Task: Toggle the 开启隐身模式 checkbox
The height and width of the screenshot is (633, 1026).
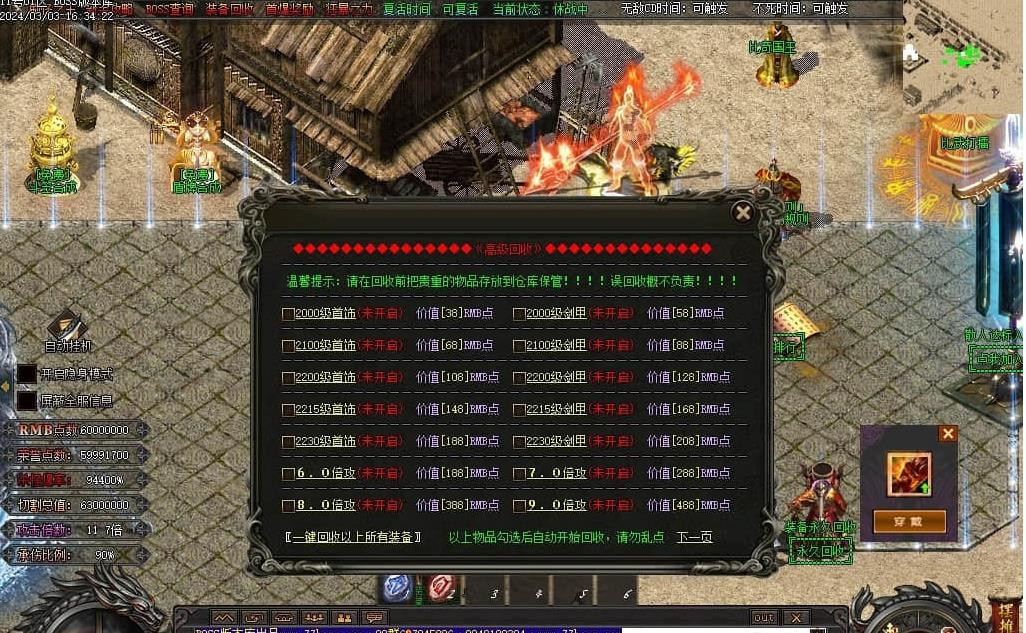Action: pos(26,374)
